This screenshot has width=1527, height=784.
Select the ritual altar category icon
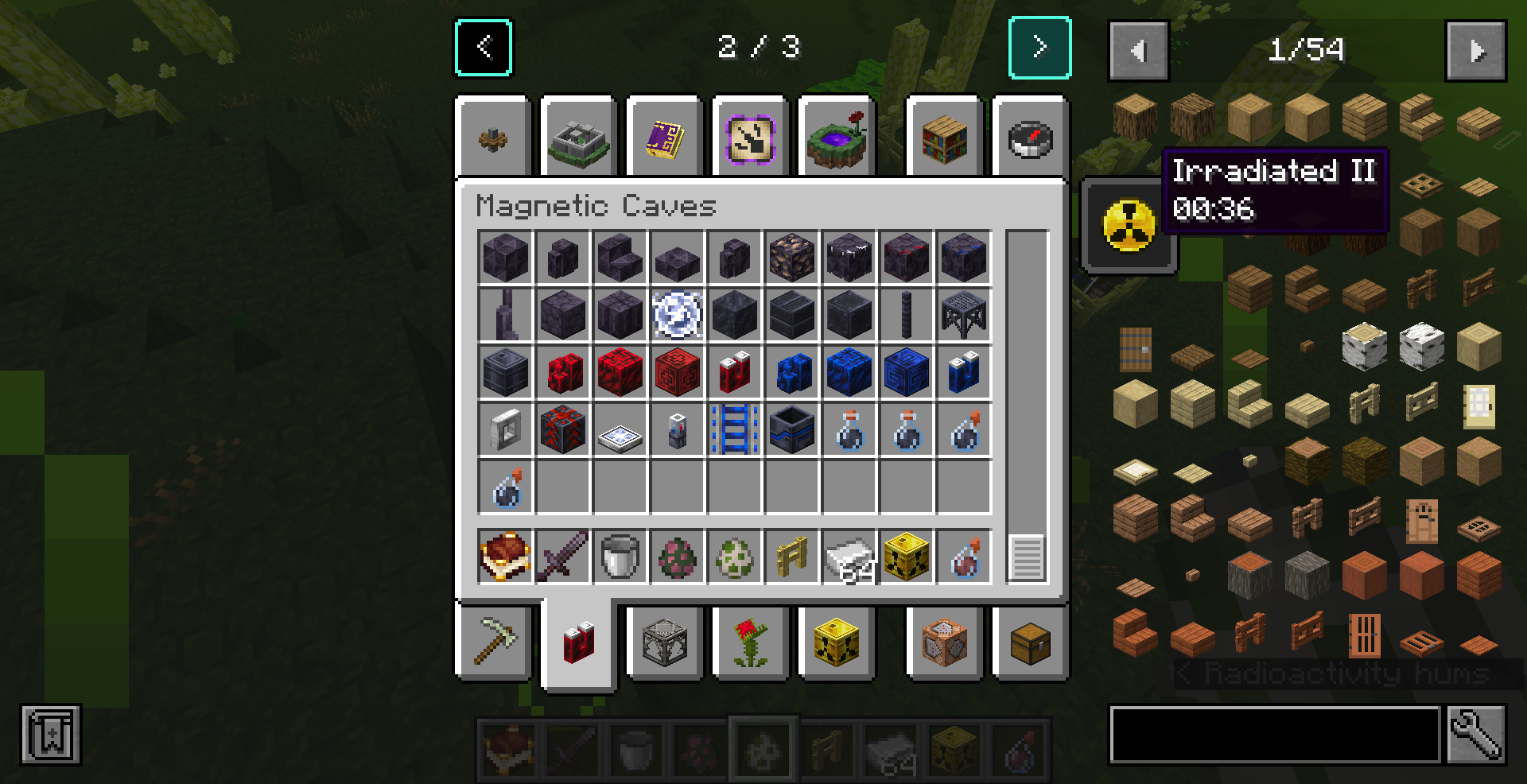pos(578,137)
